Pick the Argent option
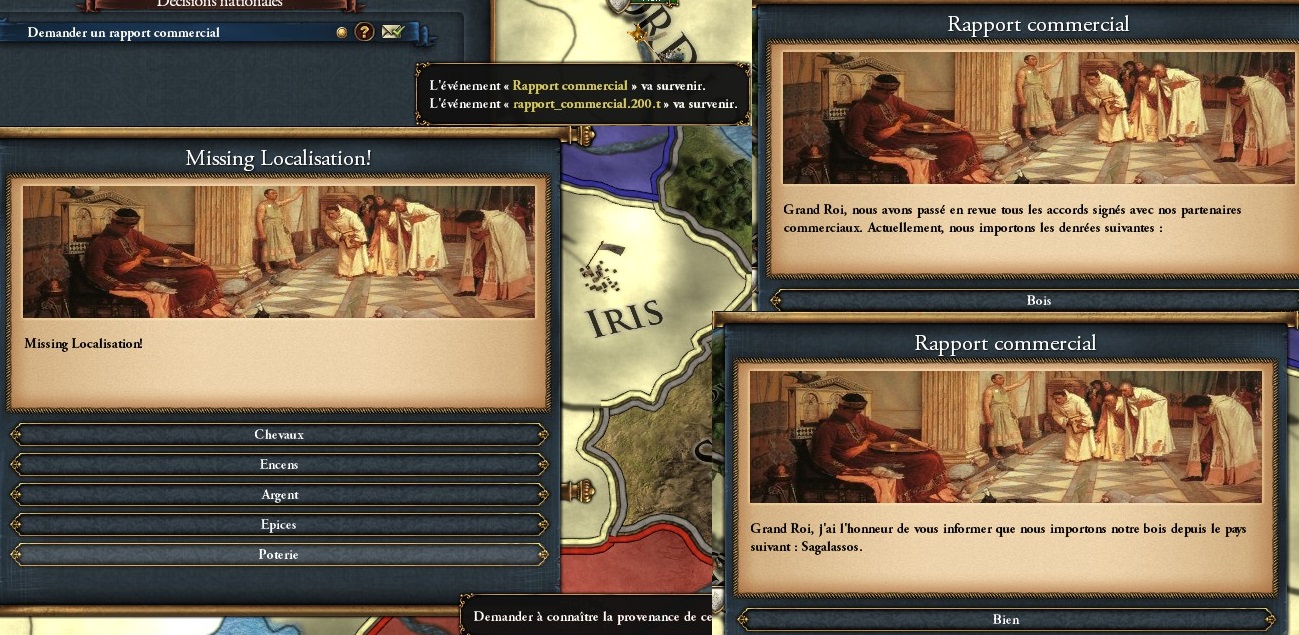1299x635 pixels. [278, 495]
